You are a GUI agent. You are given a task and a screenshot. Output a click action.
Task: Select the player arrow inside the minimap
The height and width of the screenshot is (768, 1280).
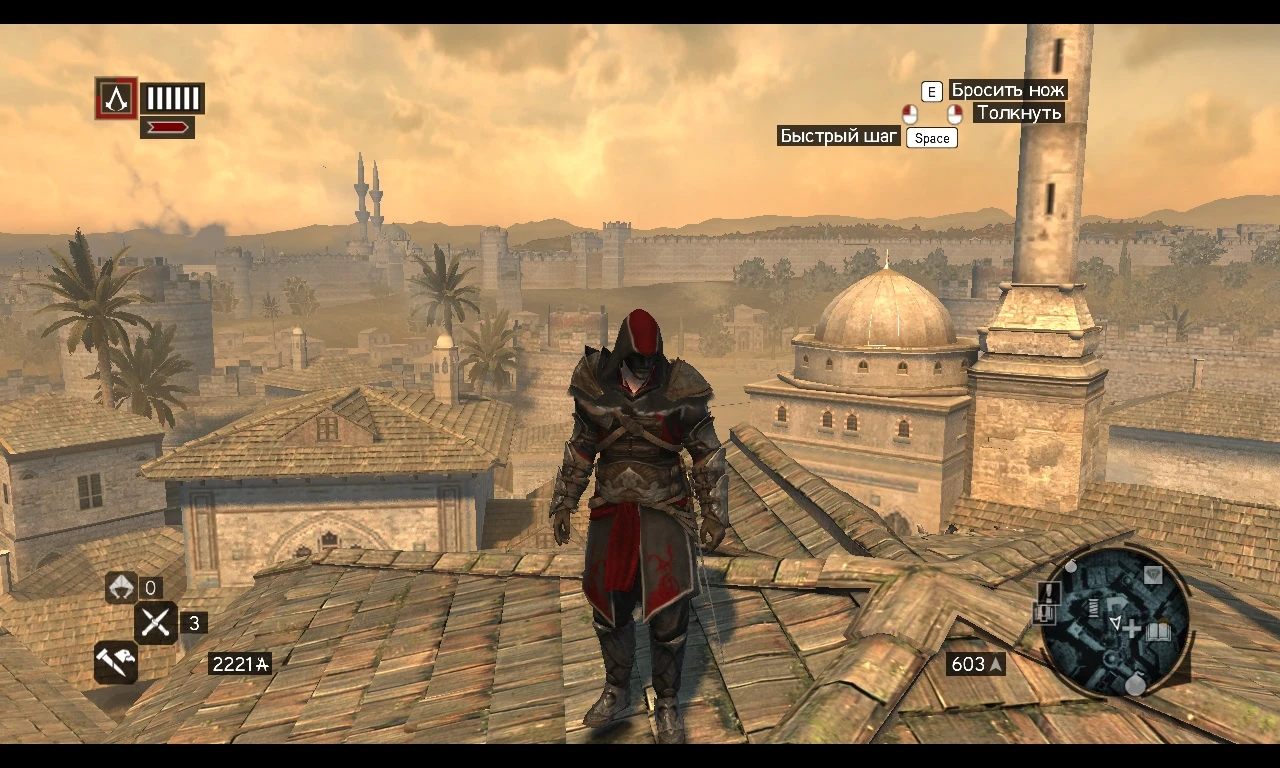pyautogui.click(x=1116, y=624)
